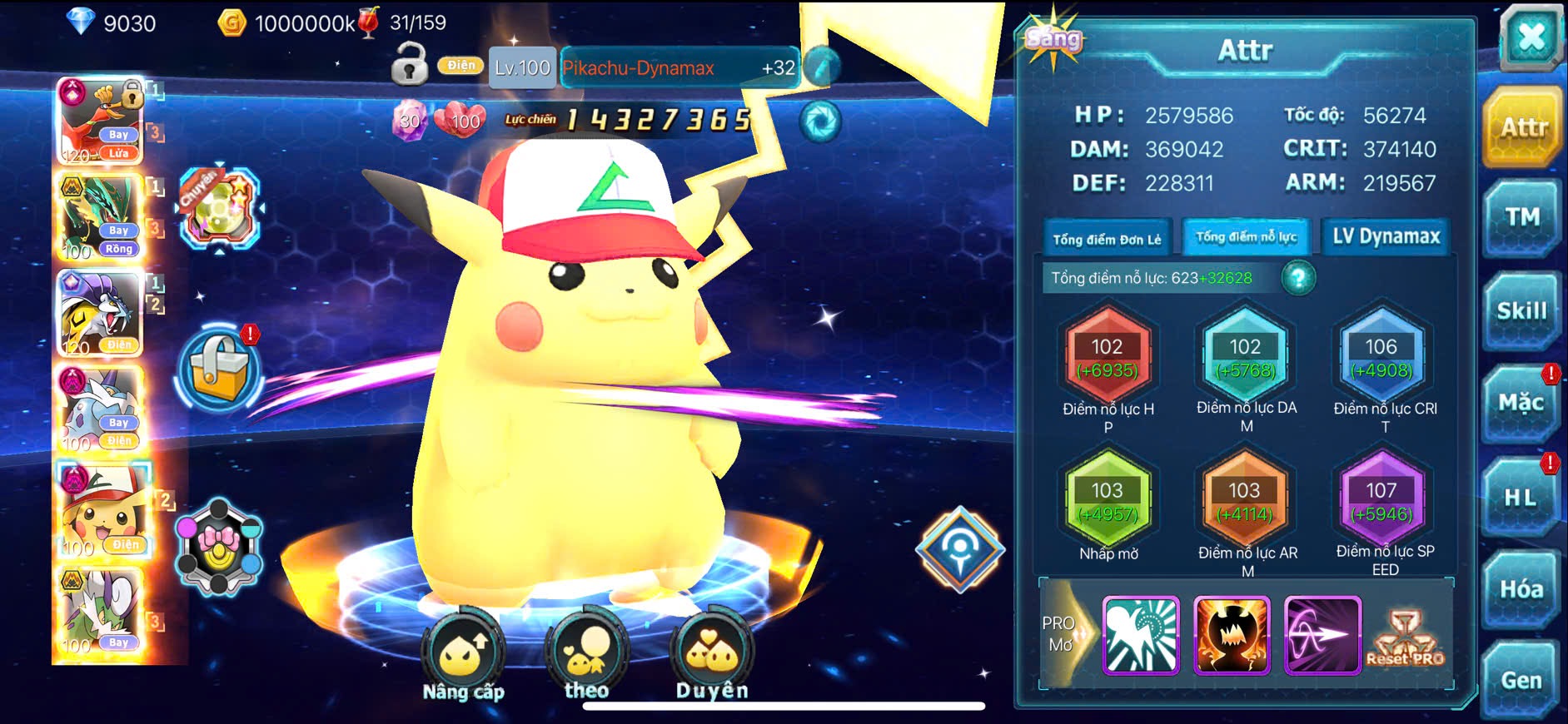Switch to the Hóa side tab
Image resolution: width=1568 pixels, height=724 pixels.
click(x=1521, y=589)
